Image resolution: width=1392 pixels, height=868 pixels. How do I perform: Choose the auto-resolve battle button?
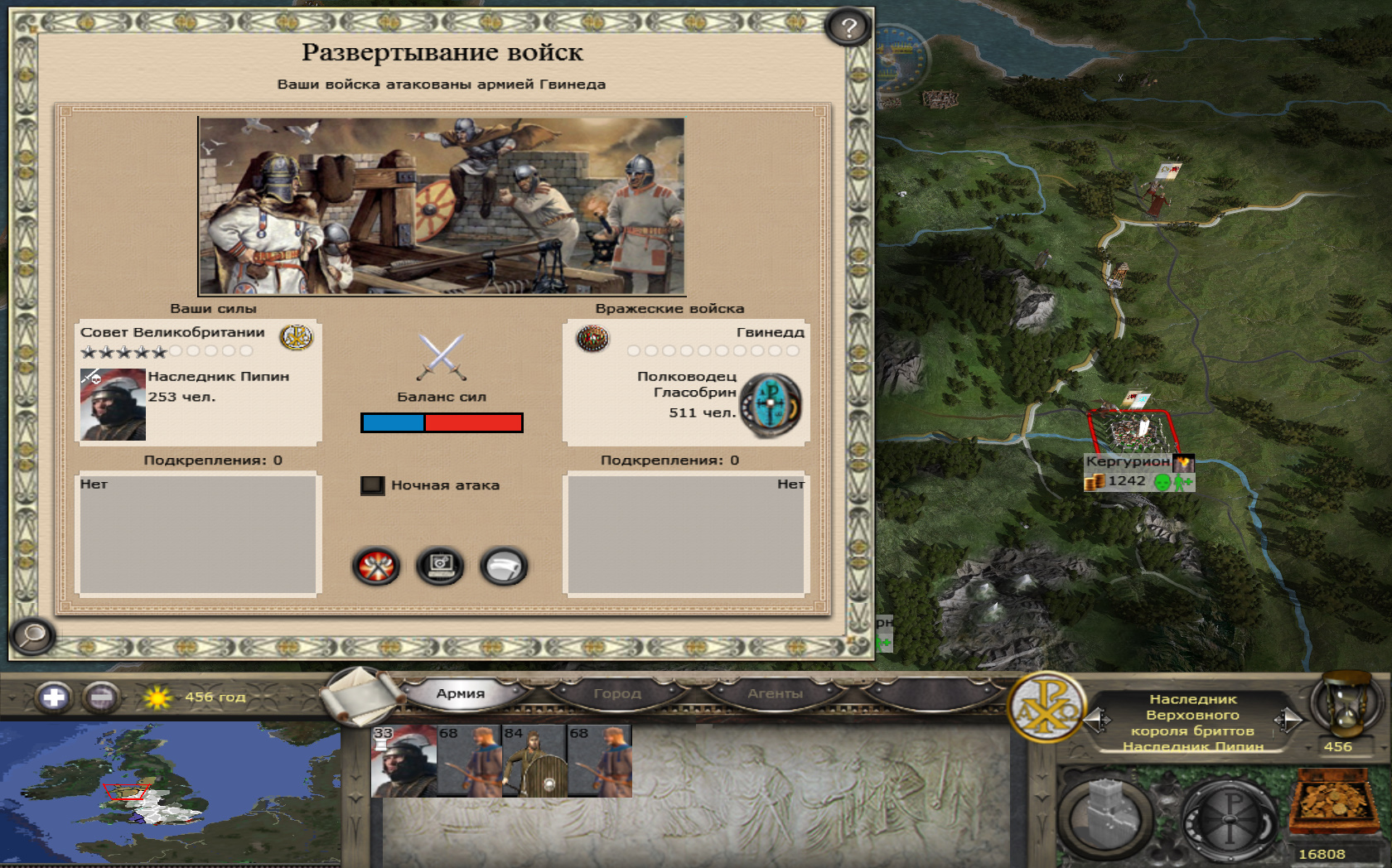tap(440, 567)
